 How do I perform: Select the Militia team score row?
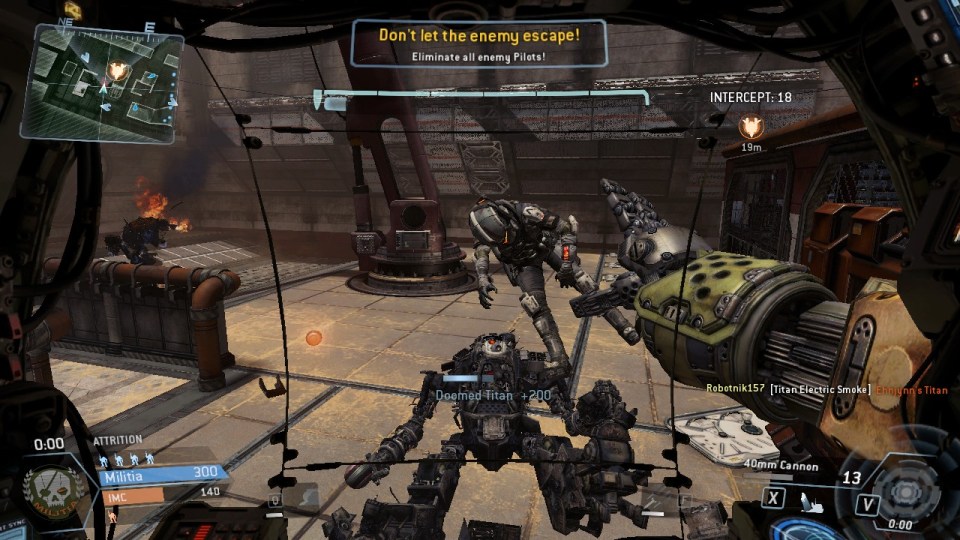(160, 473)
